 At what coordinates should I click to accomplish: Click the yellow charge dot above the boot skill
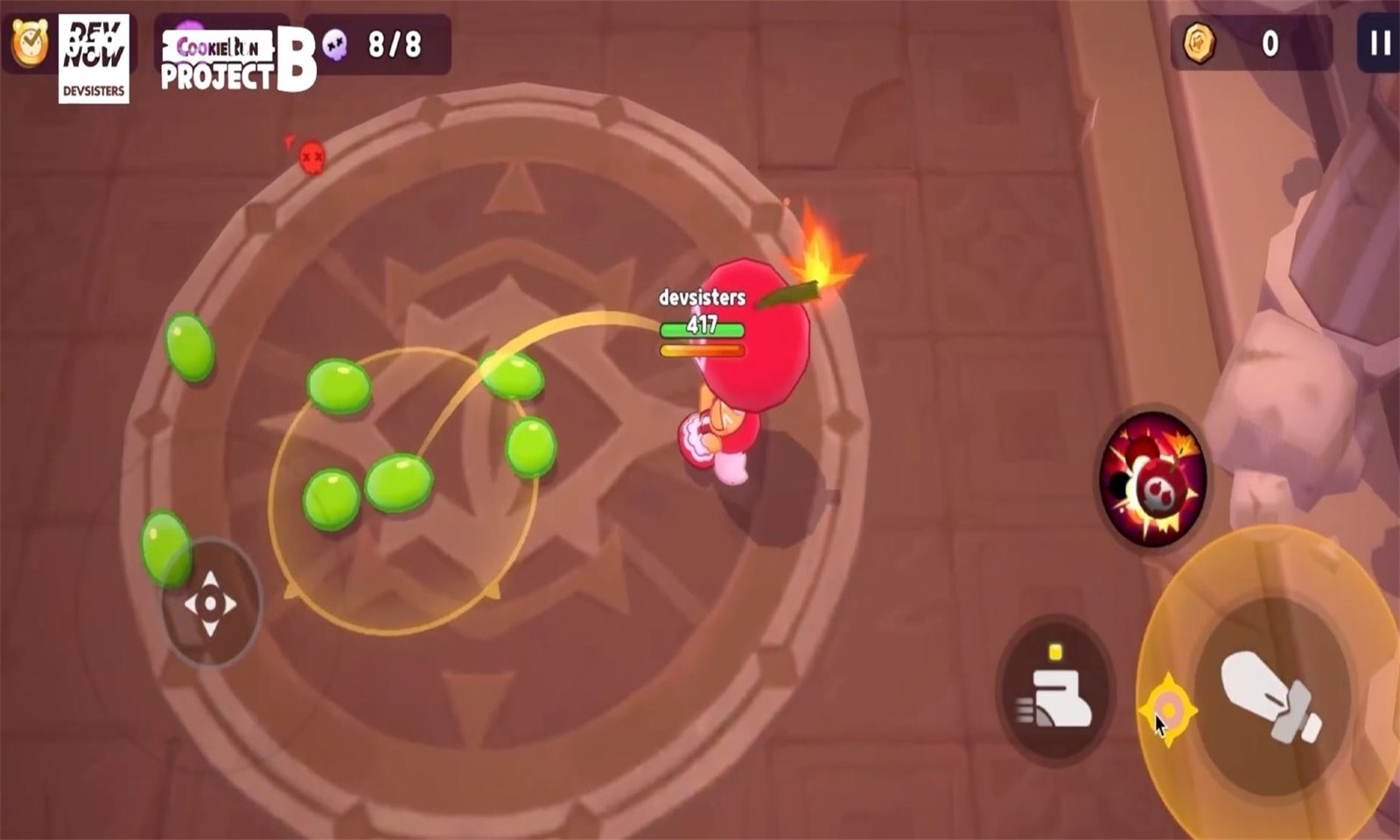click(x=1053, y=650)
